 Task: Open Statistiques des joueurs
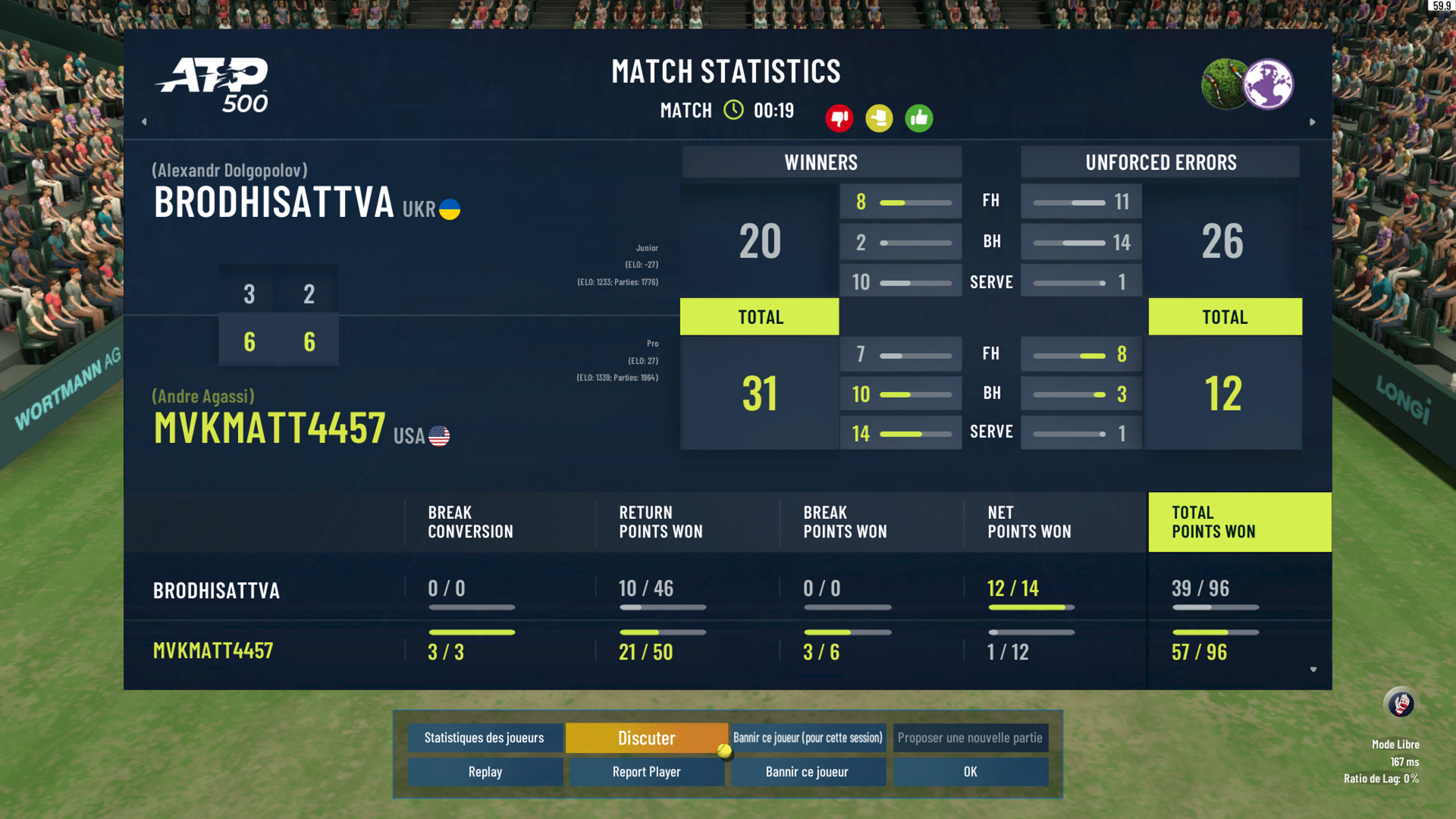485,738
